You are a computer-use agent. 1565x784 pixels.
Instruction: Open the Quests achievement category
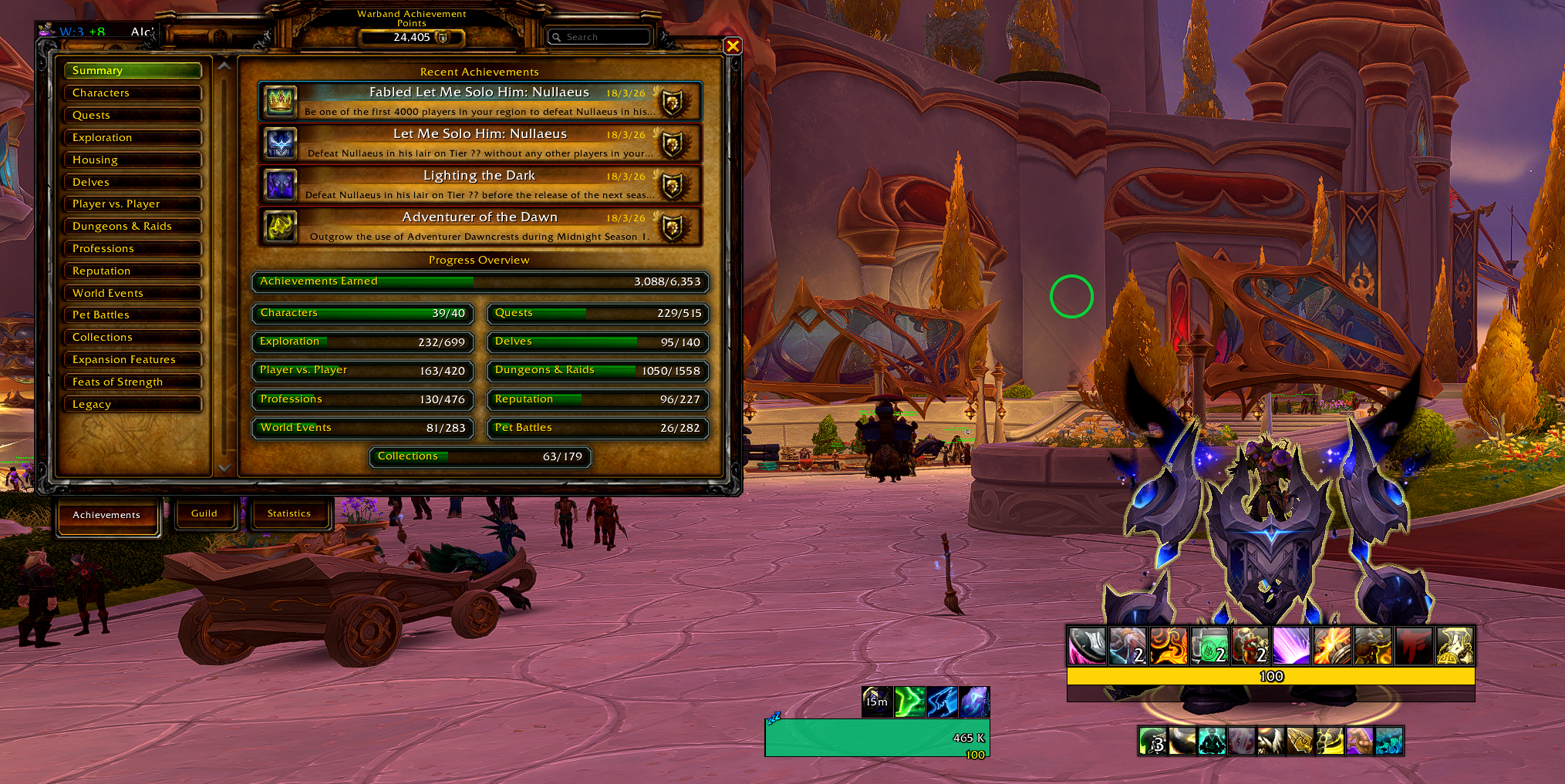point(133,115)
